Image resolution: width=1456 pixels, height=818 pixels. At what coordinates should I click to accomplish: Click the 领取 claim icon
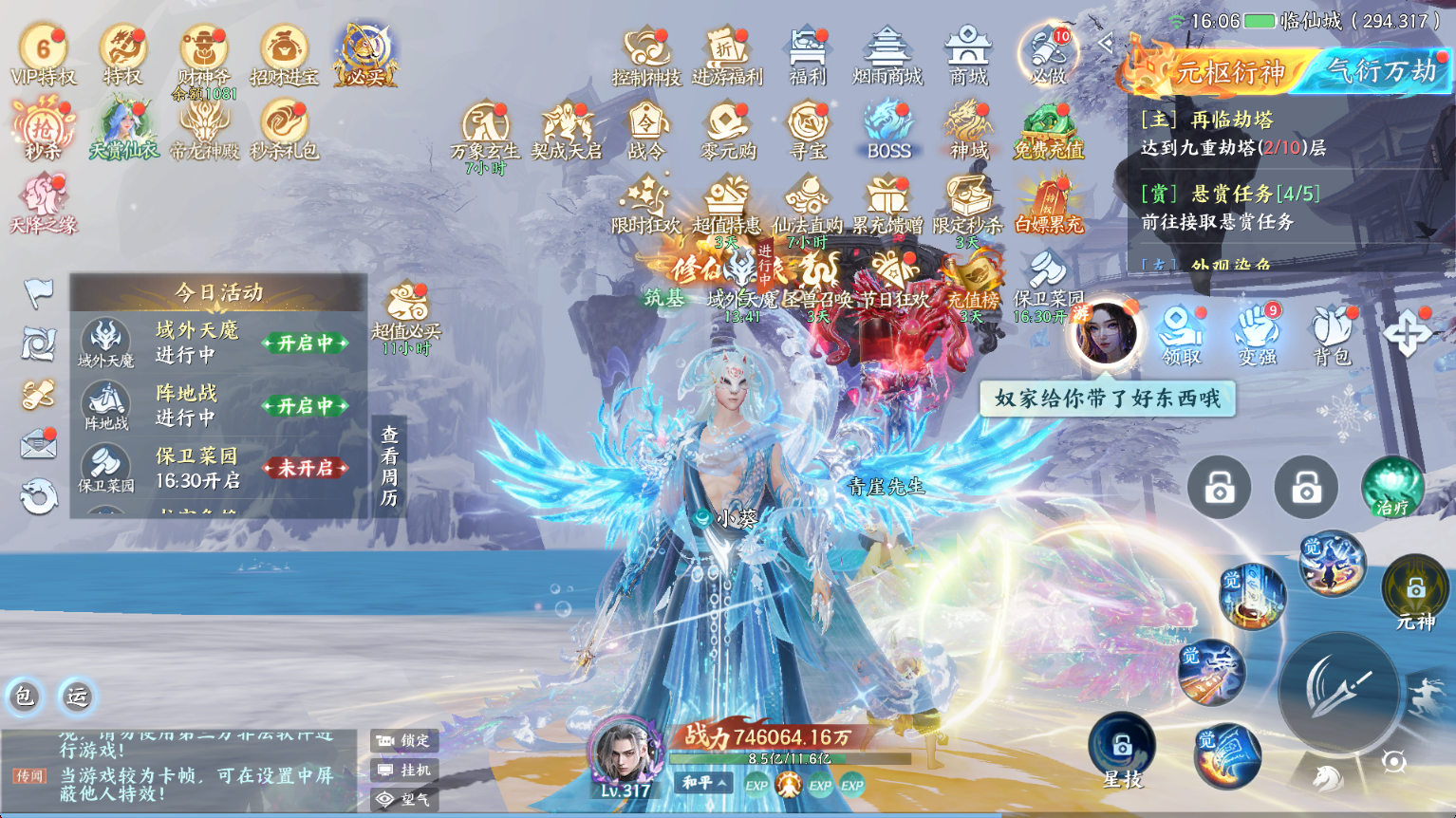coord(1182,333)
